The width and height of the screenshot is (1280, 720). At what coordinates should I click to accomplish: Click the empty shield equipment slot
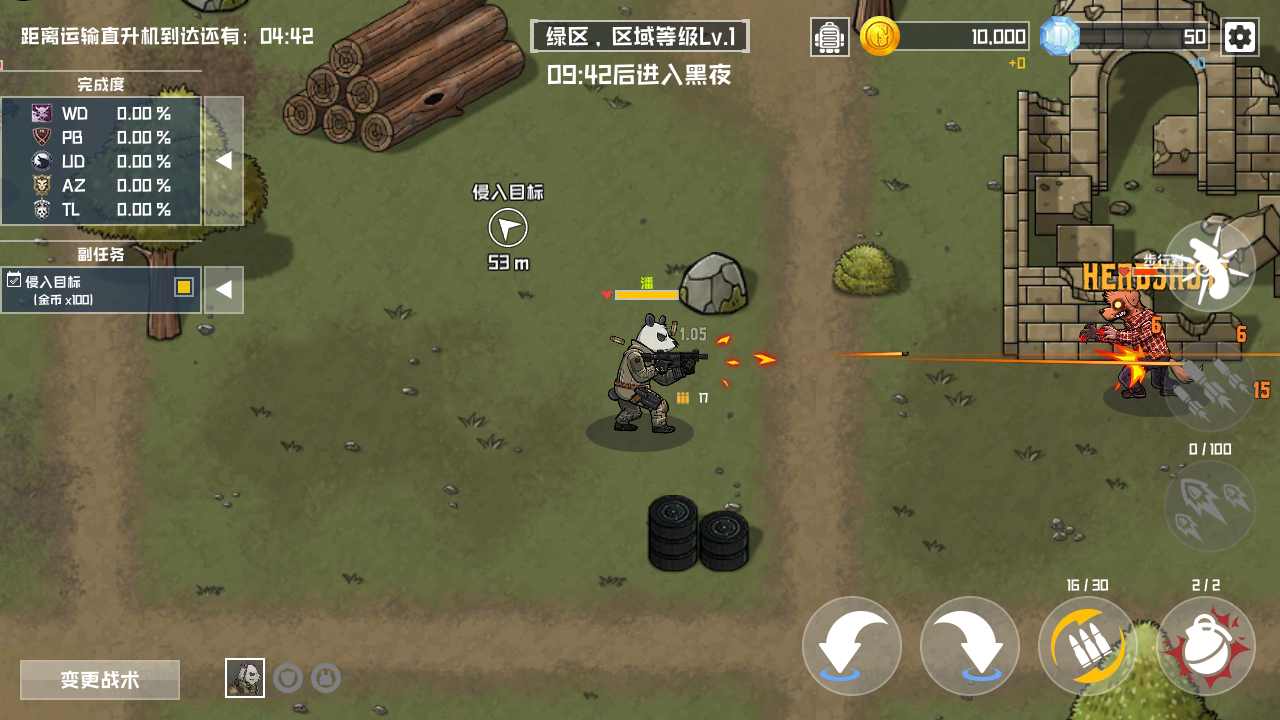point(290,677)
